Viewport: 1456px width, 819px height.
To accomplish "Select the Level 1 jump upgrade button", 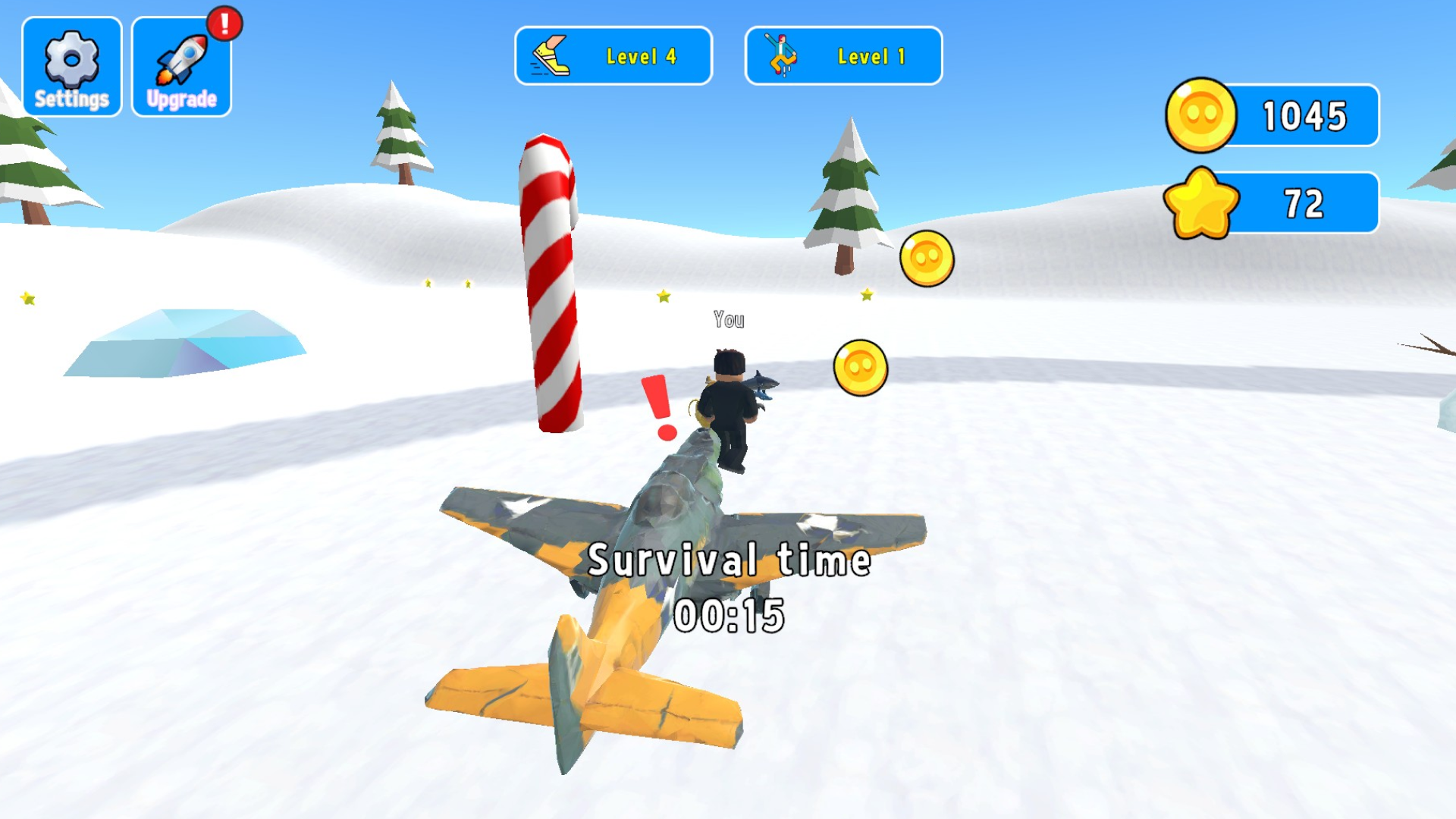I will (x=844, y=55).
